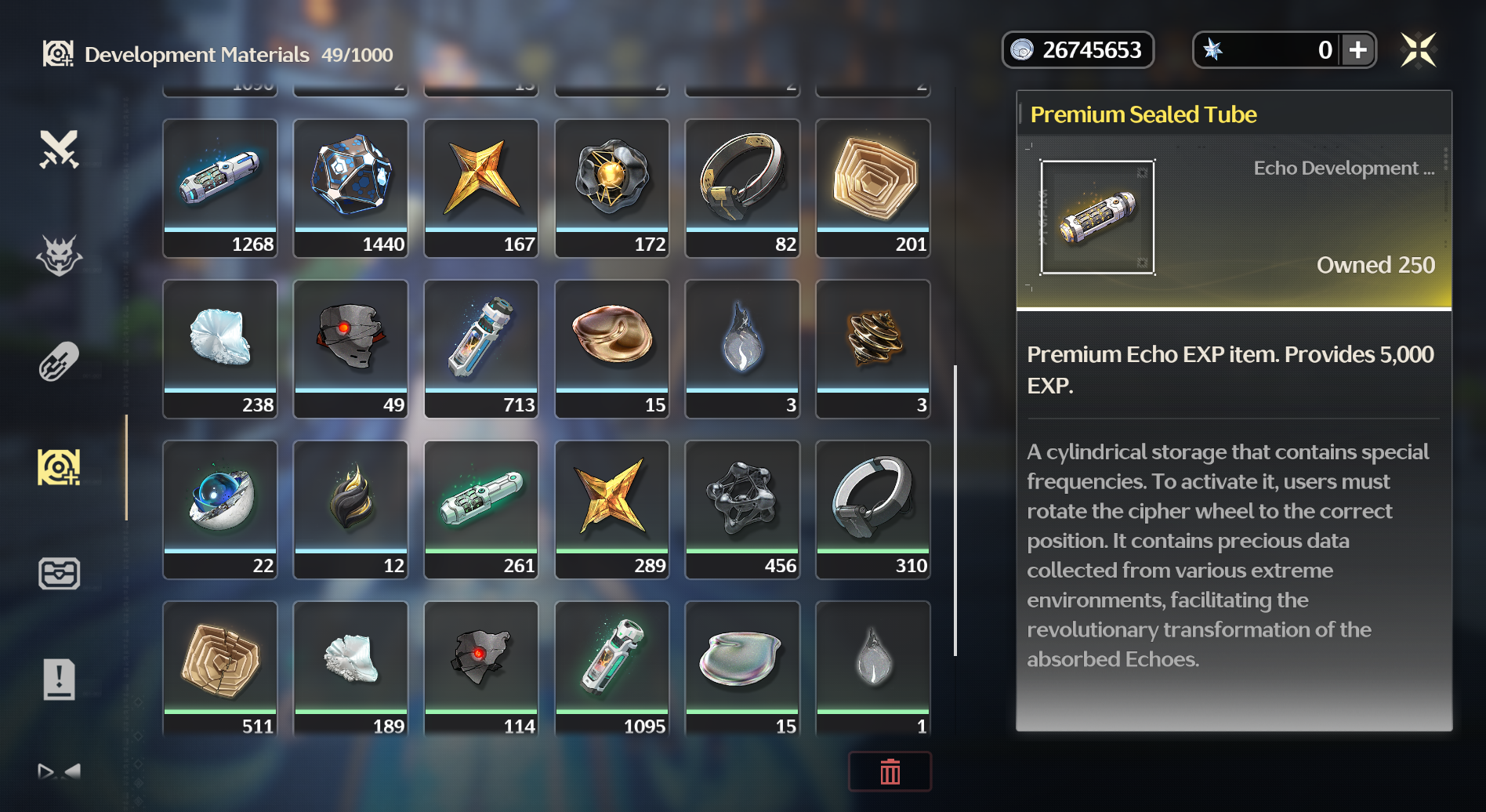This screenshot has height=812, width=1486.
Task: Open the exclamation mark quest items tab
Action: point(60,679)
